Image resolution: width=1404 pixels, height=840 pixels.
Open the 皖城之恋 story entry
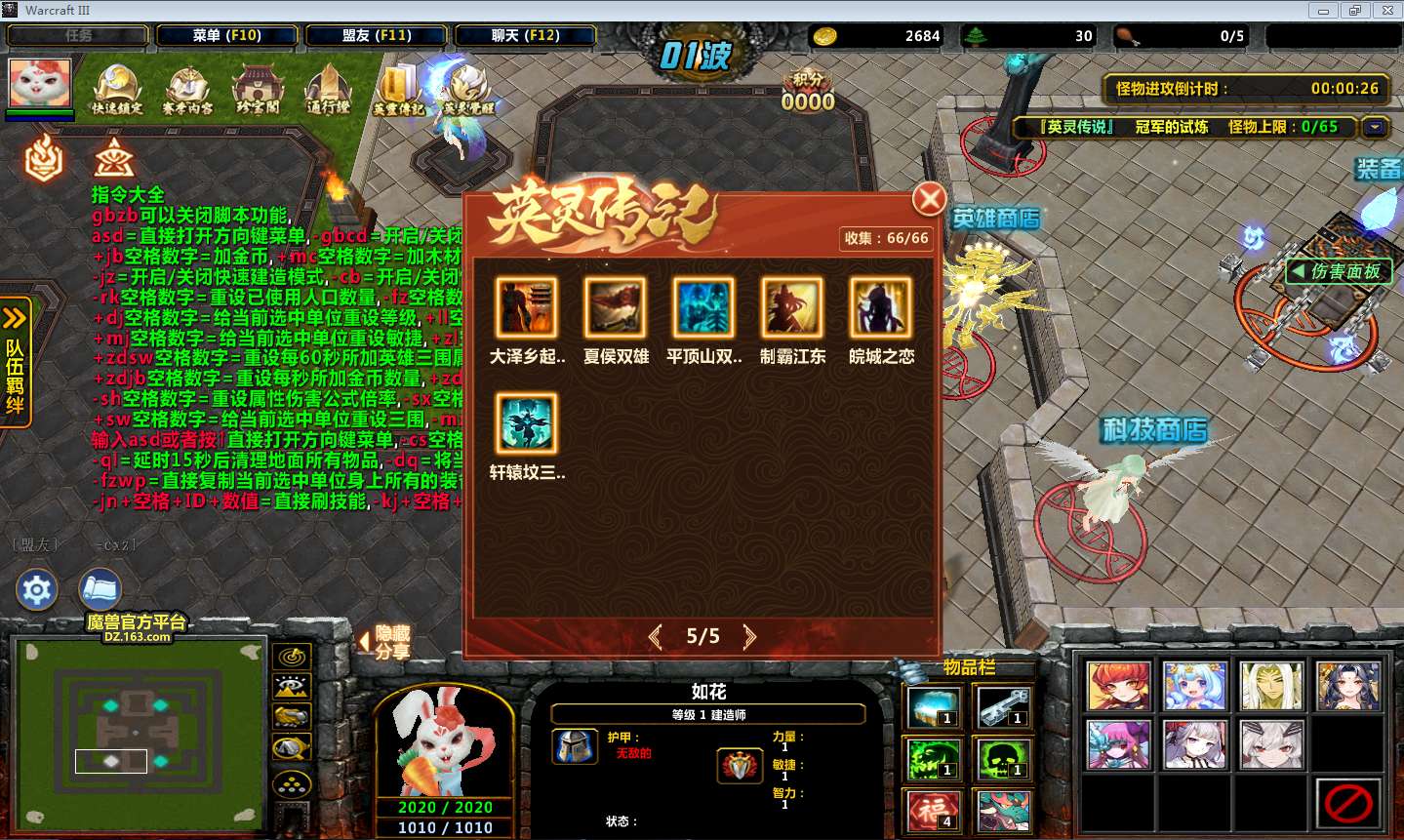click(881, 307)
